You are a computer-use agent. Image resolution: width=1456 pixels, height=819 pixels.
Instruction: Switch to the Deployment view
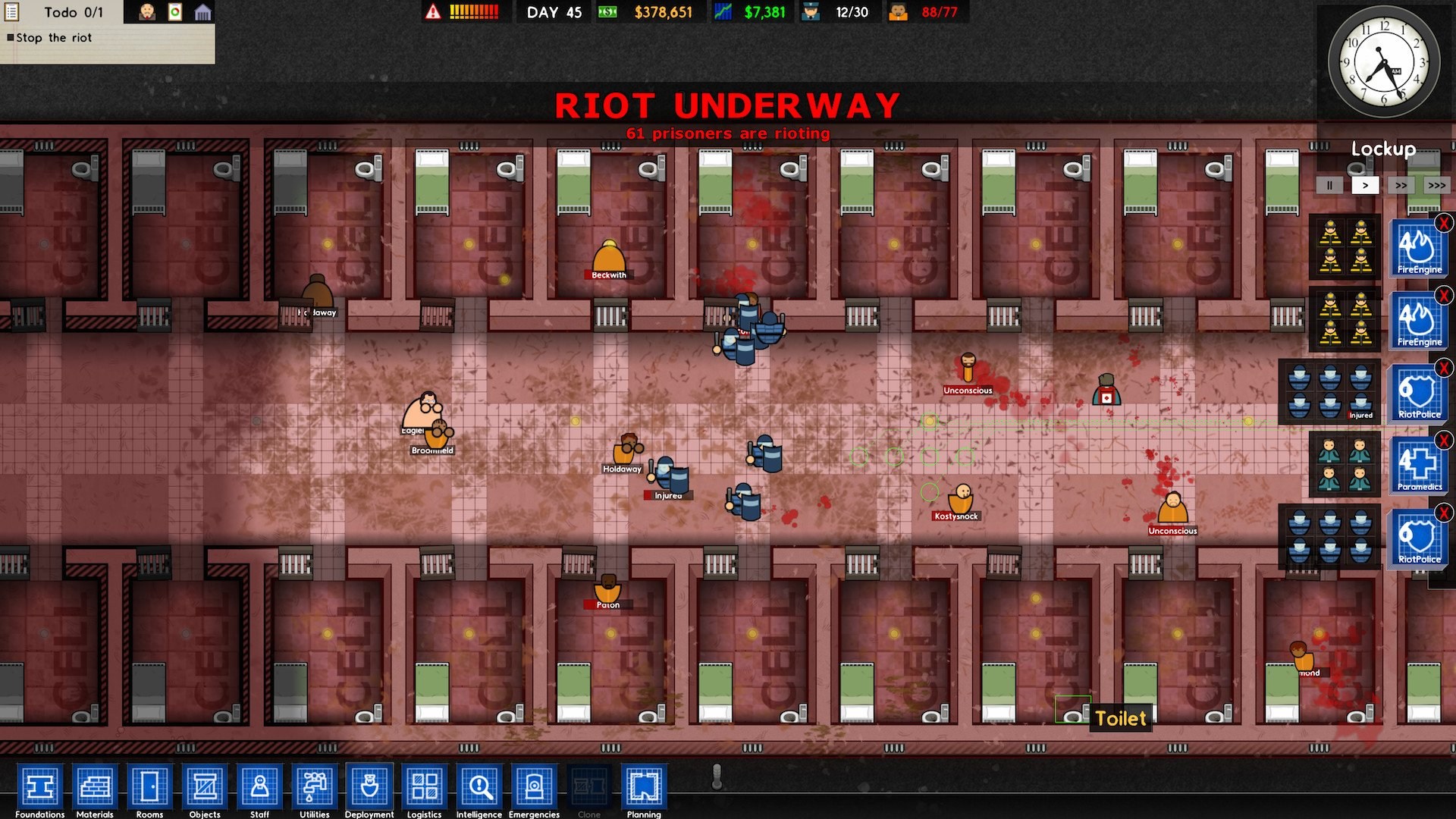click(369, 789)
